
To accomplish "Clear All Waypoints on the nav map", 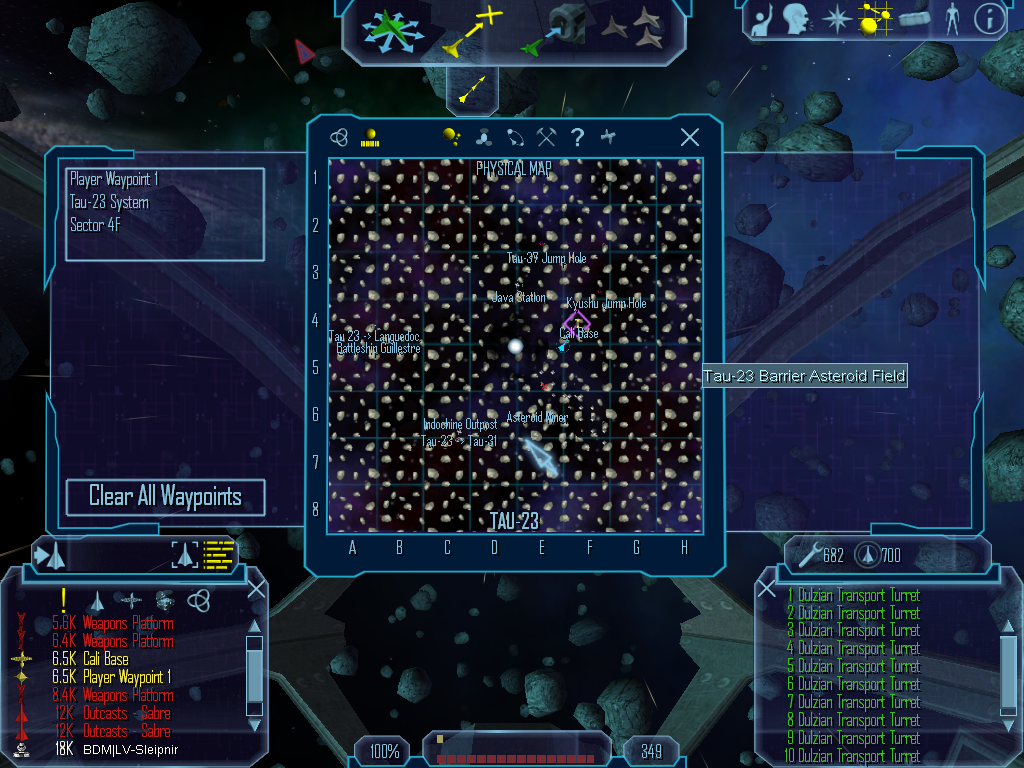I will (x=165, y=497).
